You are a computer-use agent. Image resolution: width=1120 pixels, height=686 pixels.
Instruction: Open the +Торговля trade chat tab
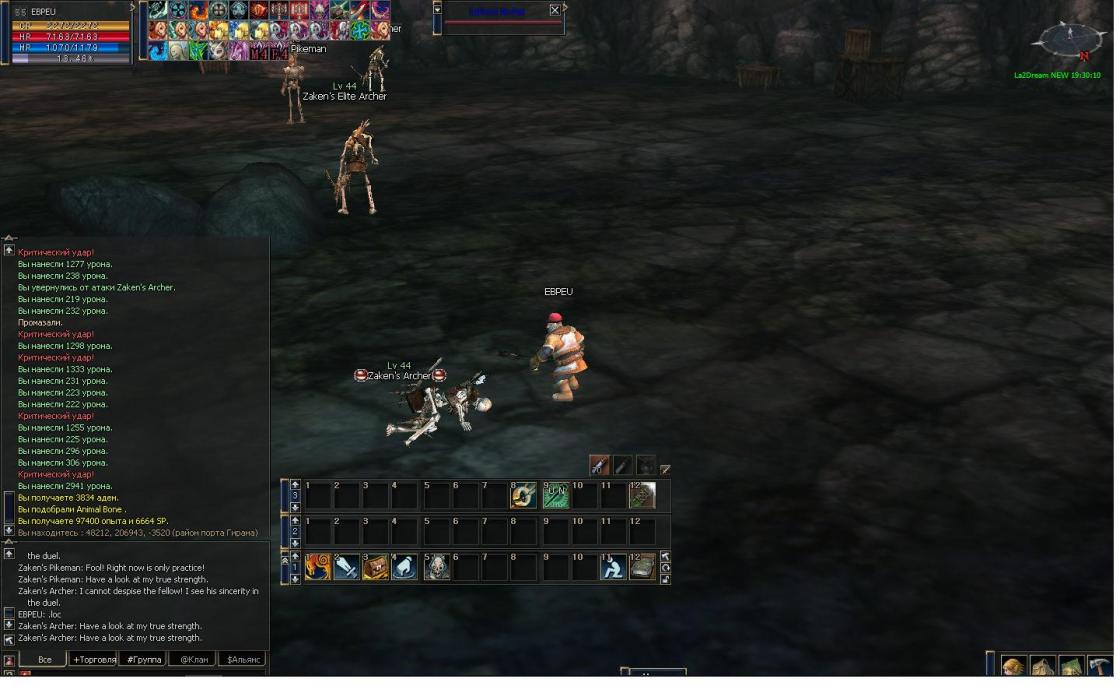(x=94, y=660)
